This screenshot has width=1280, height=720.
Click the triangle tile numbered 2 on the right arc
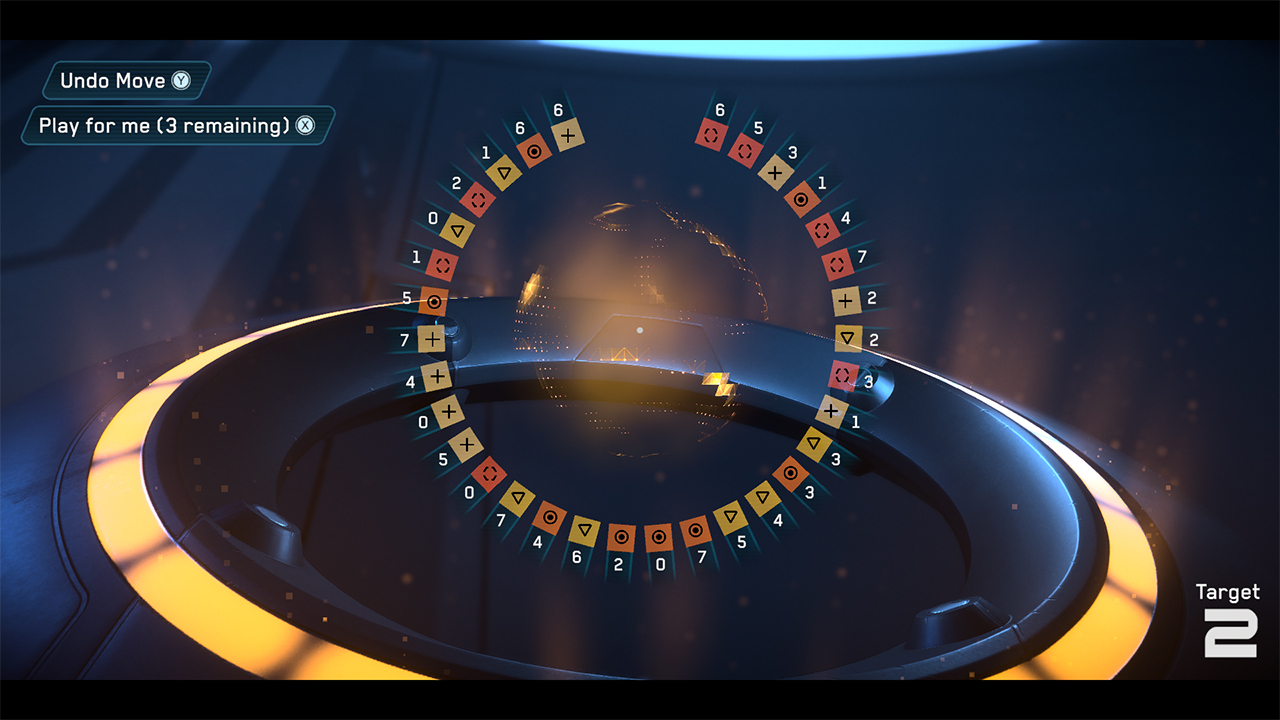point(848,336)
